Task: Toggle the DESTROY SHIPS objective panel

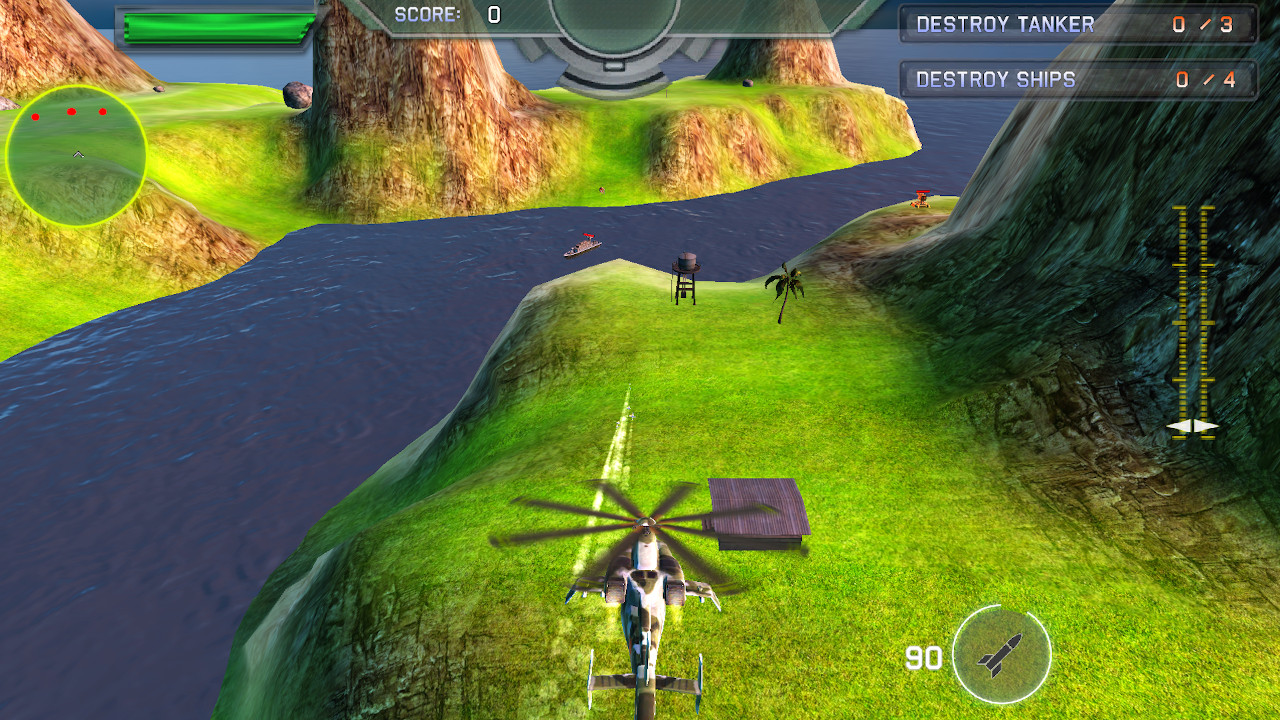Action: pos(1078,80)
